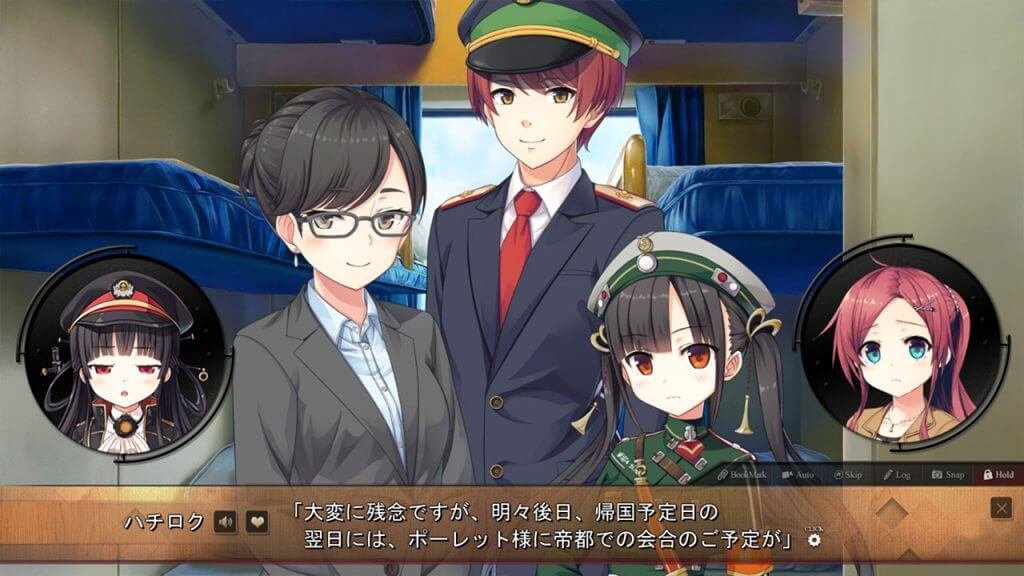The height and width of the screenshot is (576, 1024).
Task: Close the dialogue box with the X
Action: point(1001,508)
